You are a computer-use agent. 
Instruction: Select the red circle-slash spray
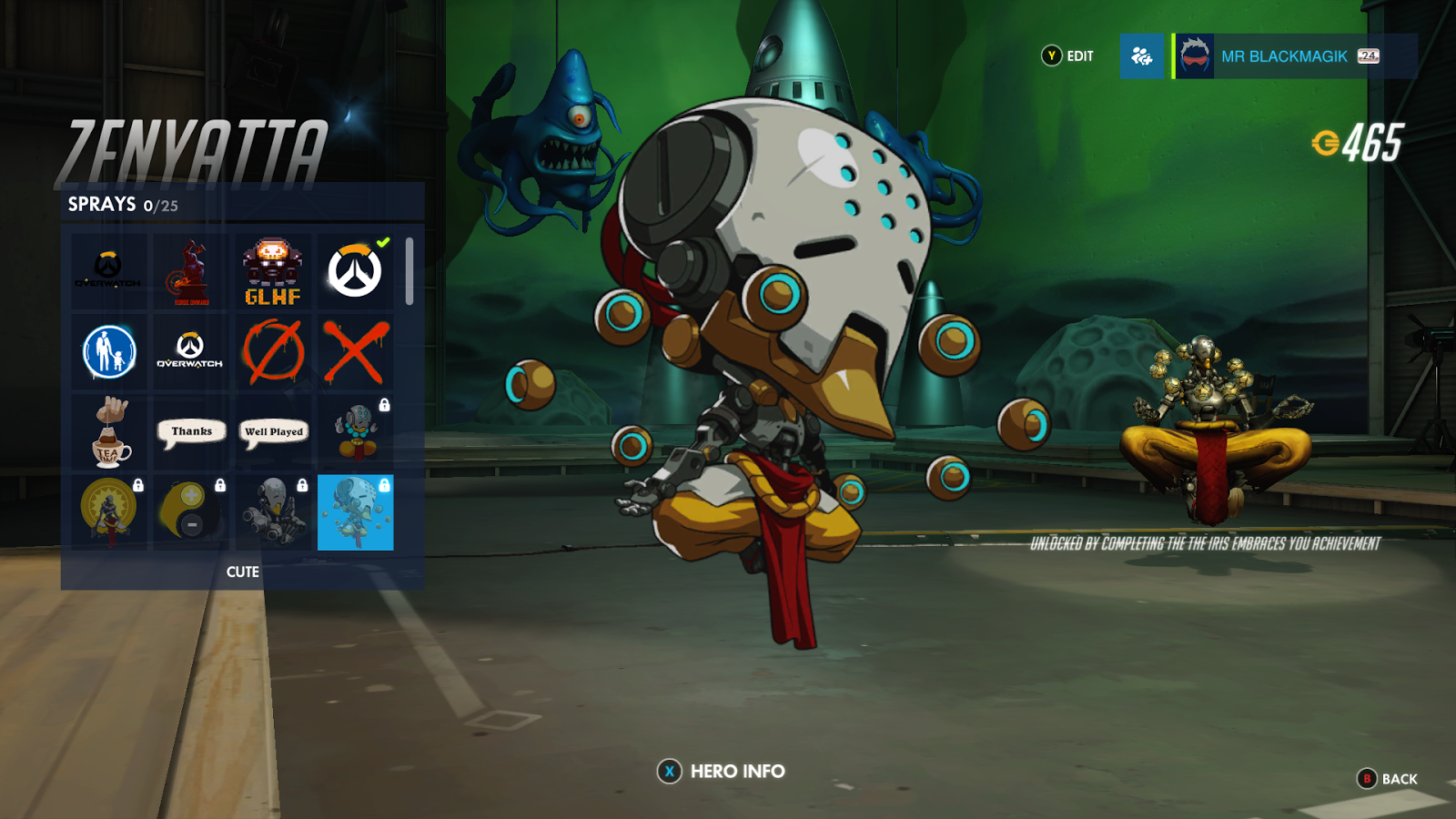(x=272, y=351)
